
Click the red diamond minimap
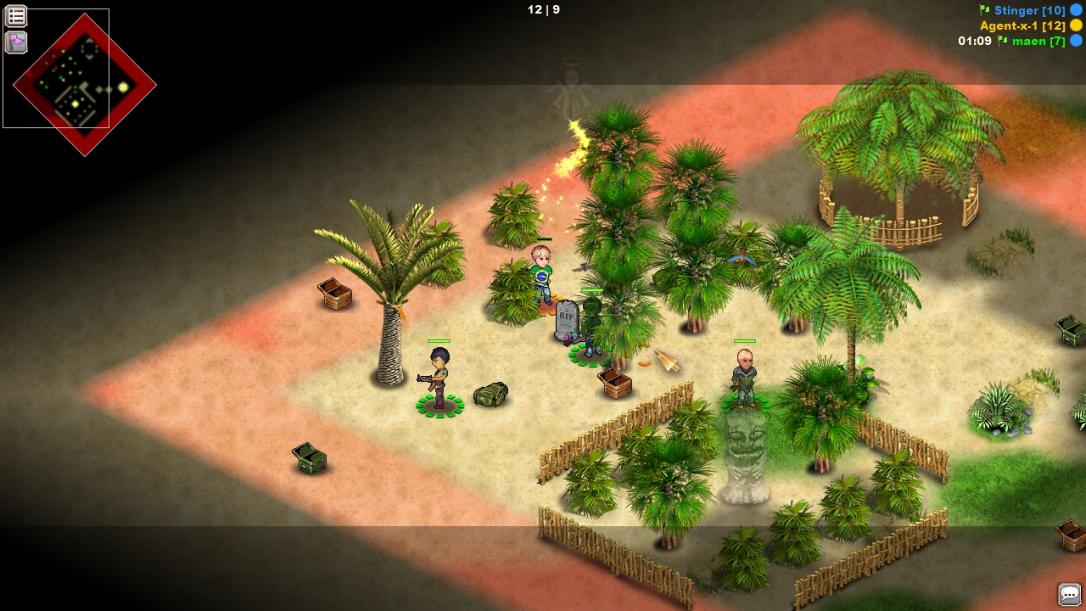[84, 86]
